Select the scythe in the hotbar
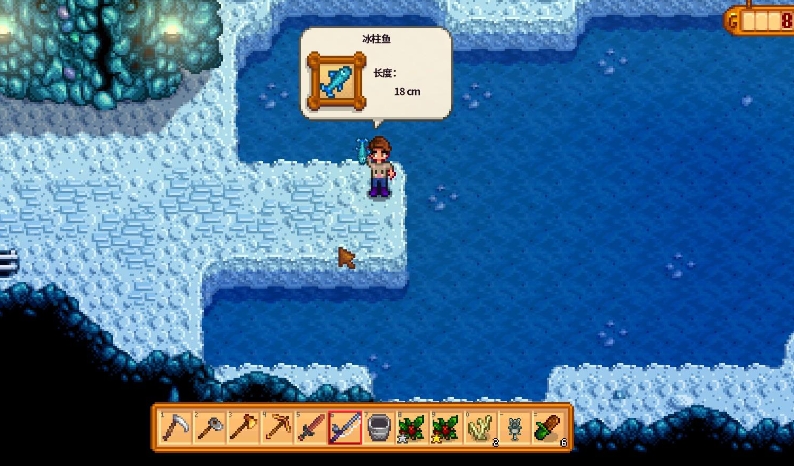The image size is (794, 466). pyautogui.click(x=176, y=428)
